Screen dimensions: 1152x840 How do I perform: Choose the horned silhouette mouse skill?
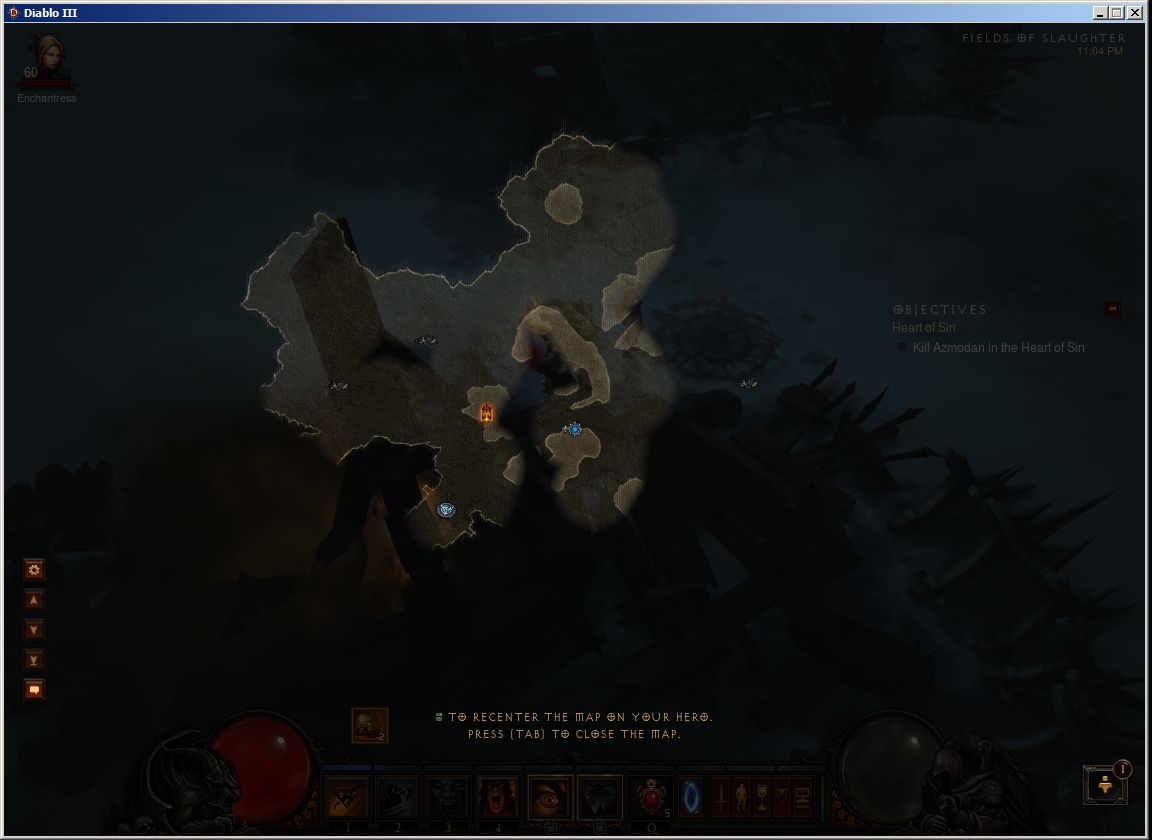(600, 797)
